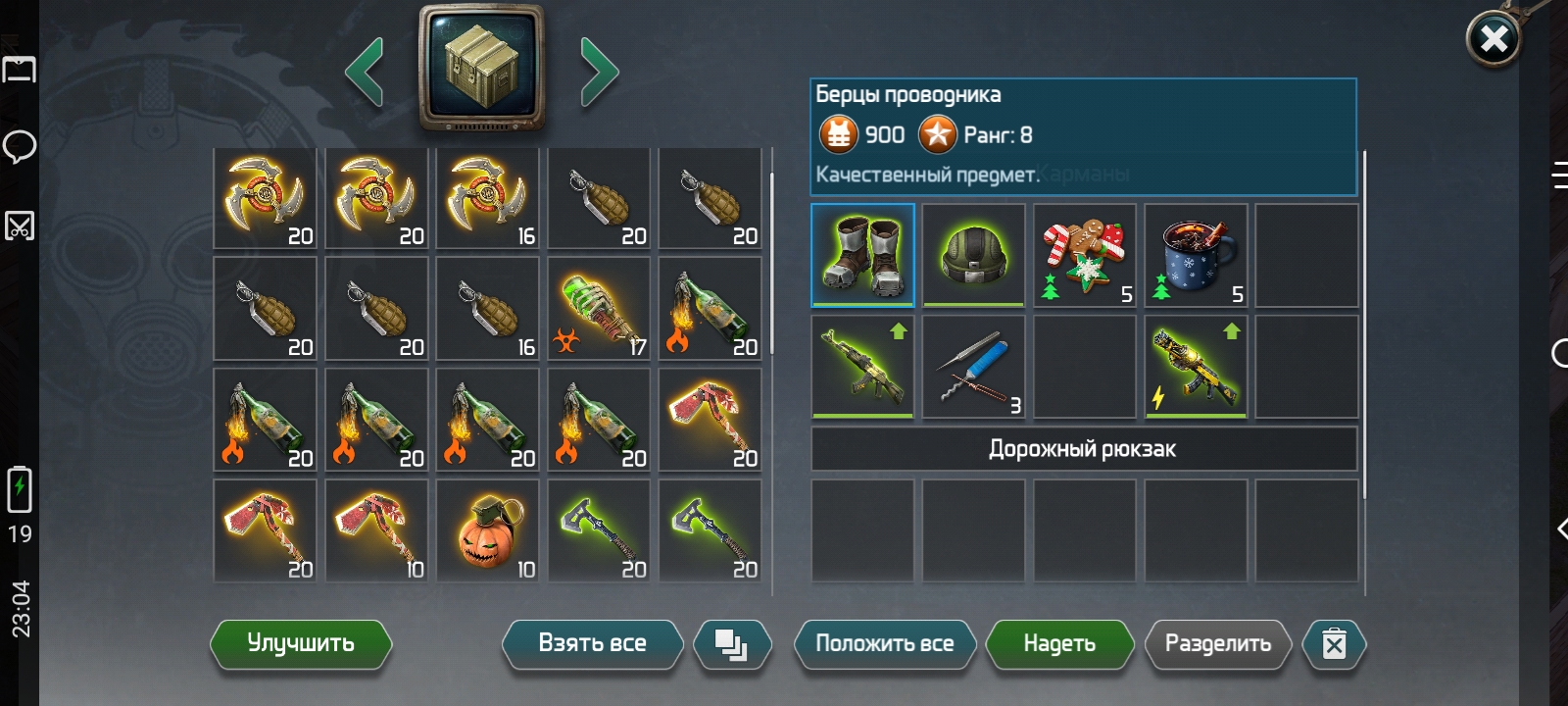
Task: Select the yellow electric rifle slot
Action: point(1196,367)
